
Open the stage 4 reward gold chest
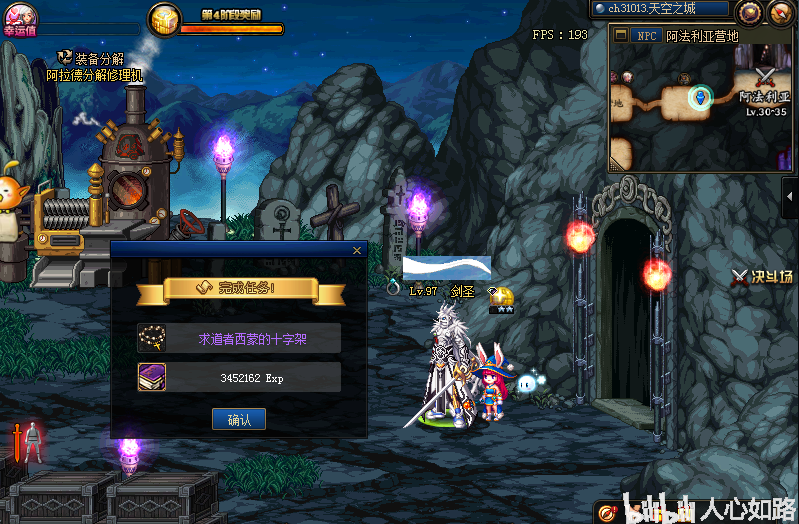point(165,19)
